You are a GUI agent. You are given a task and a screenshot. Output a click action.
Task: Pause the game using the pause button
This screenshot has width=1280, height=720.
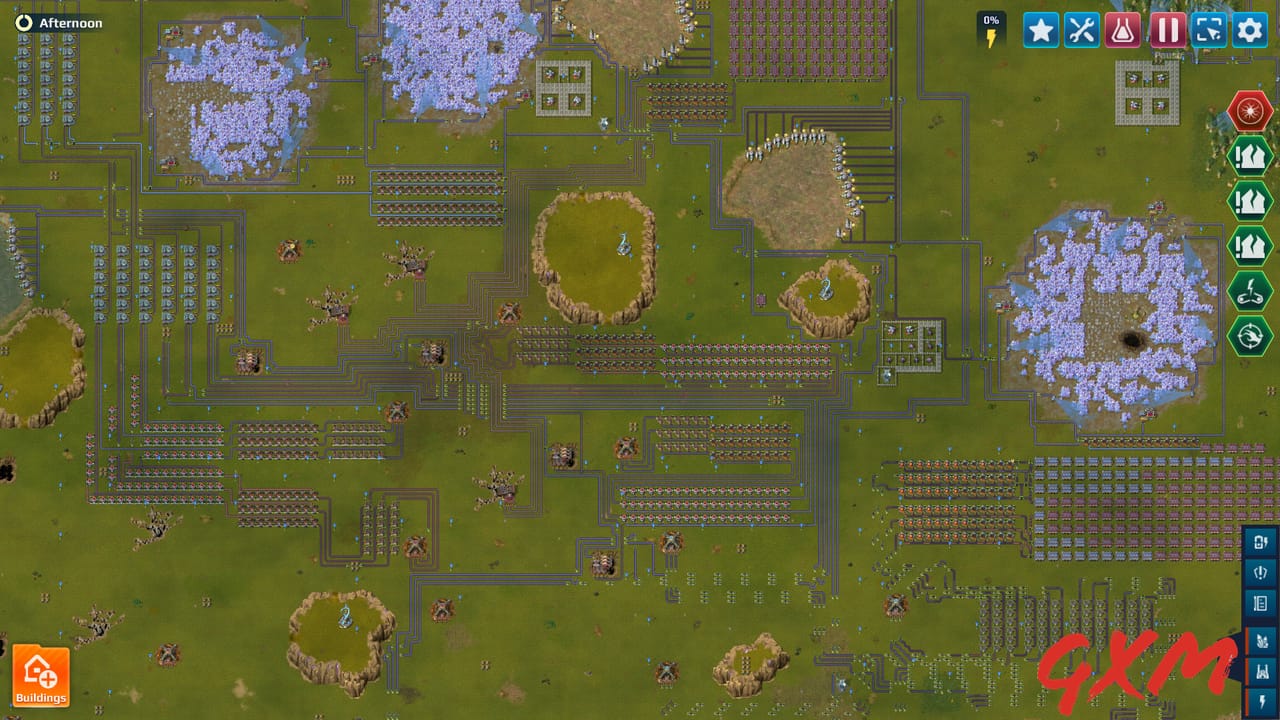point(1166,30)
